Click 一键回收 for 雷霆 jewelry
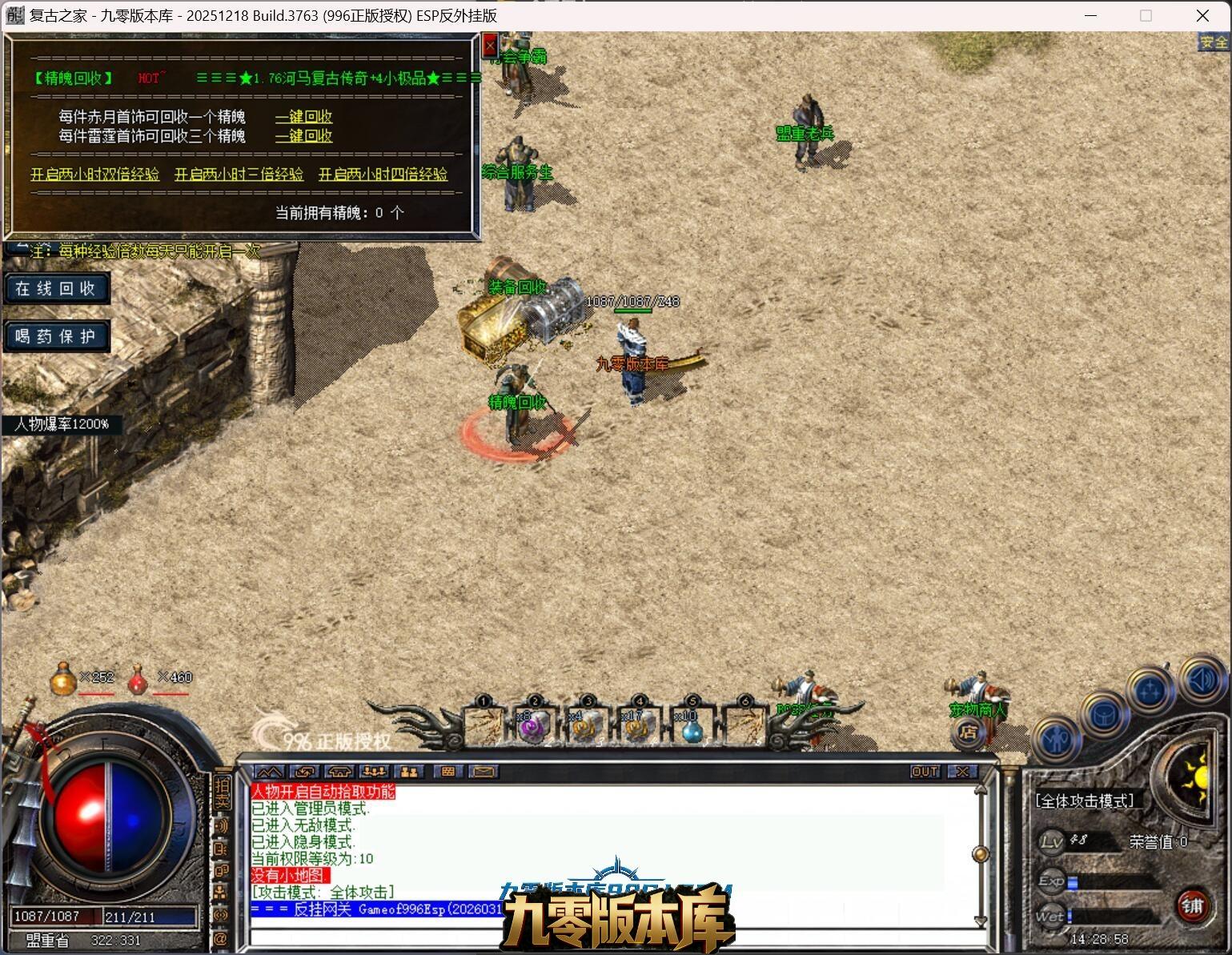The height and width of the screenshot is (955, 1232). coord(303,136)
